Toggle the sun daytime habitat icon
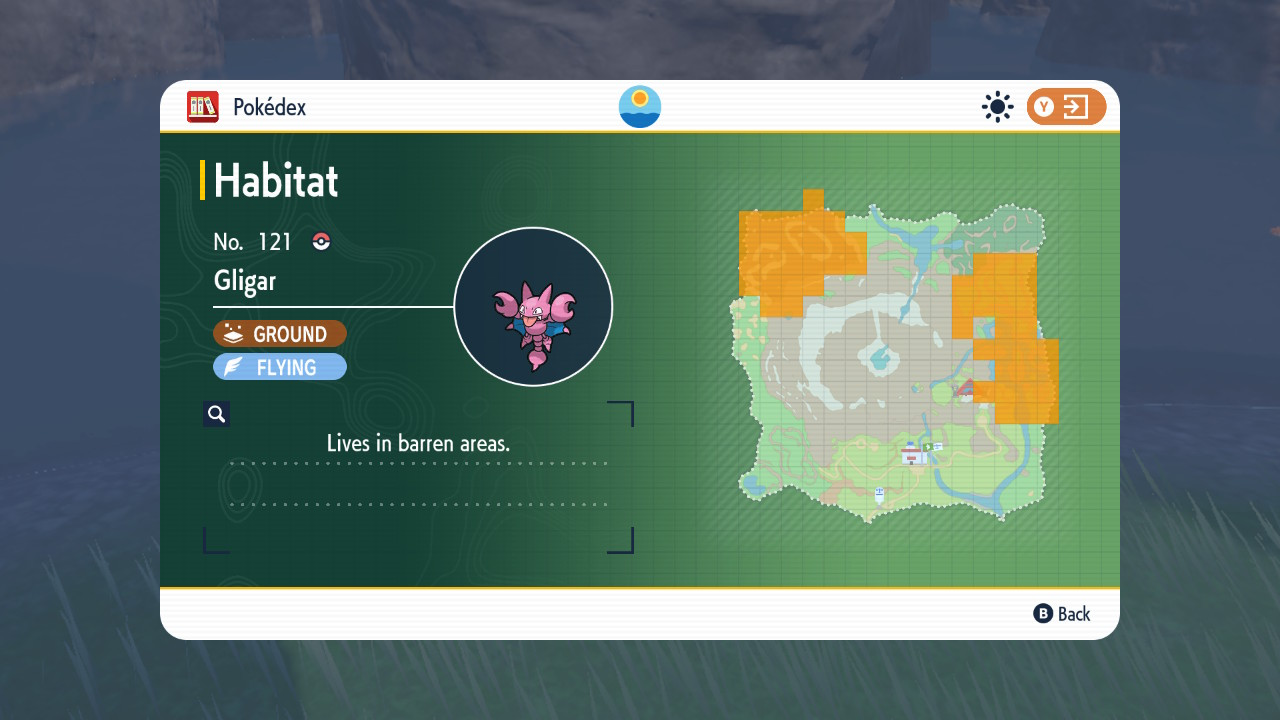The height and width of the screenshot is (720, 1280). point(997,107)
